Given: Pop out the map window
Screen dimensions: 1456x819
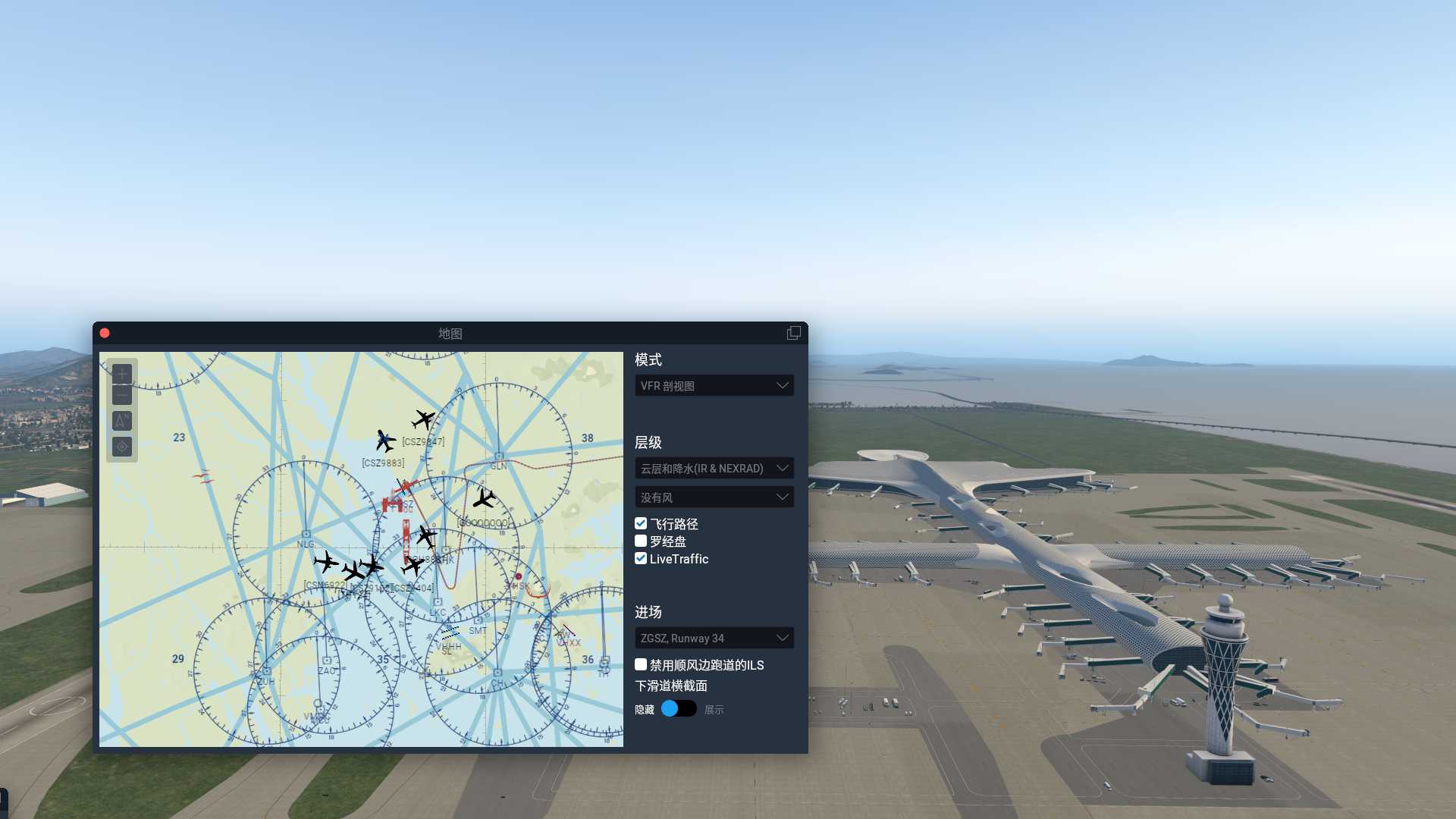Looking at the screenshot, I should [x=793, y=333].
